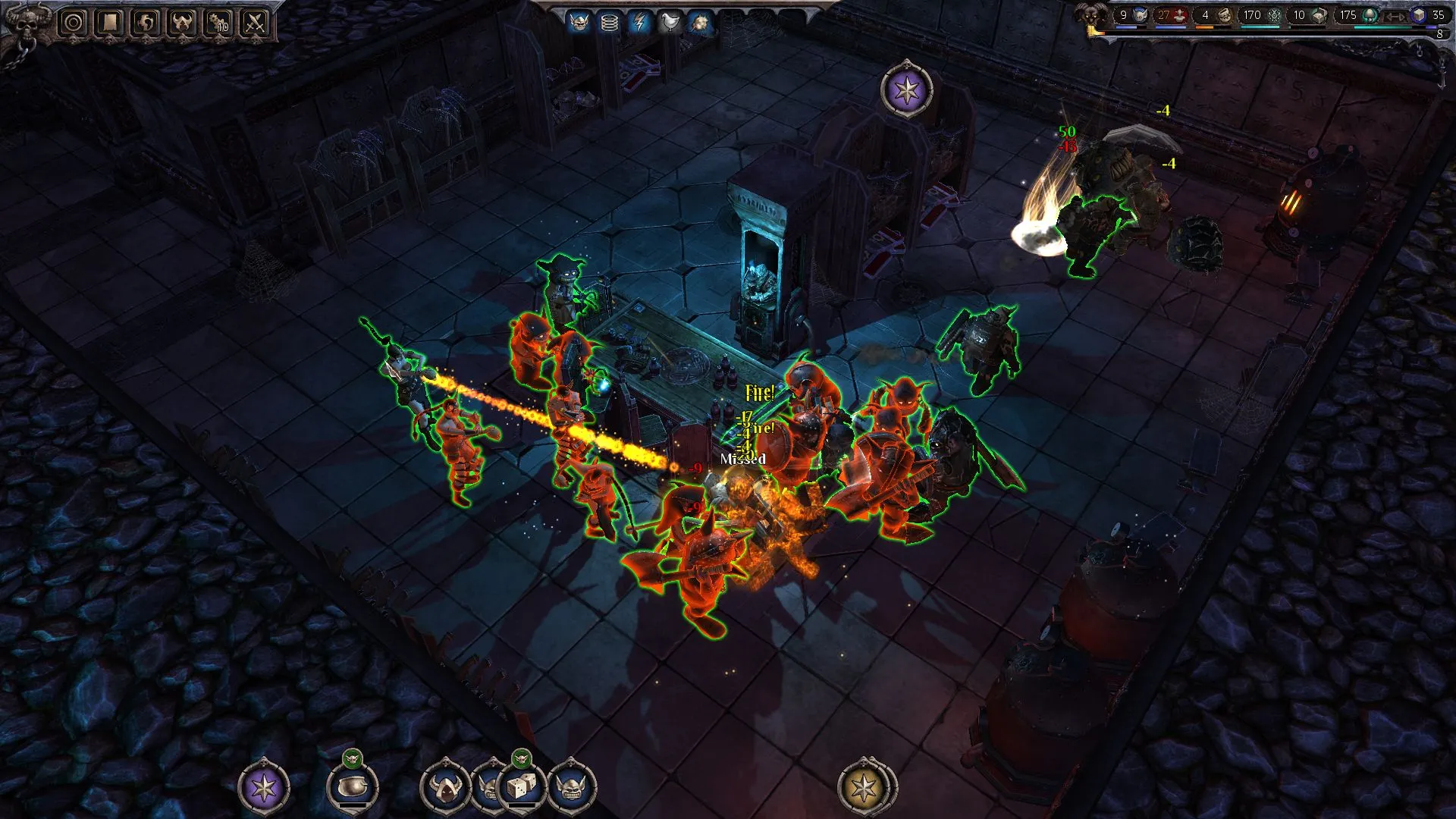Open the parchment scroll toolbar button
The width and height of the screenshot is (1456, 819).
[x=110, y=24]
